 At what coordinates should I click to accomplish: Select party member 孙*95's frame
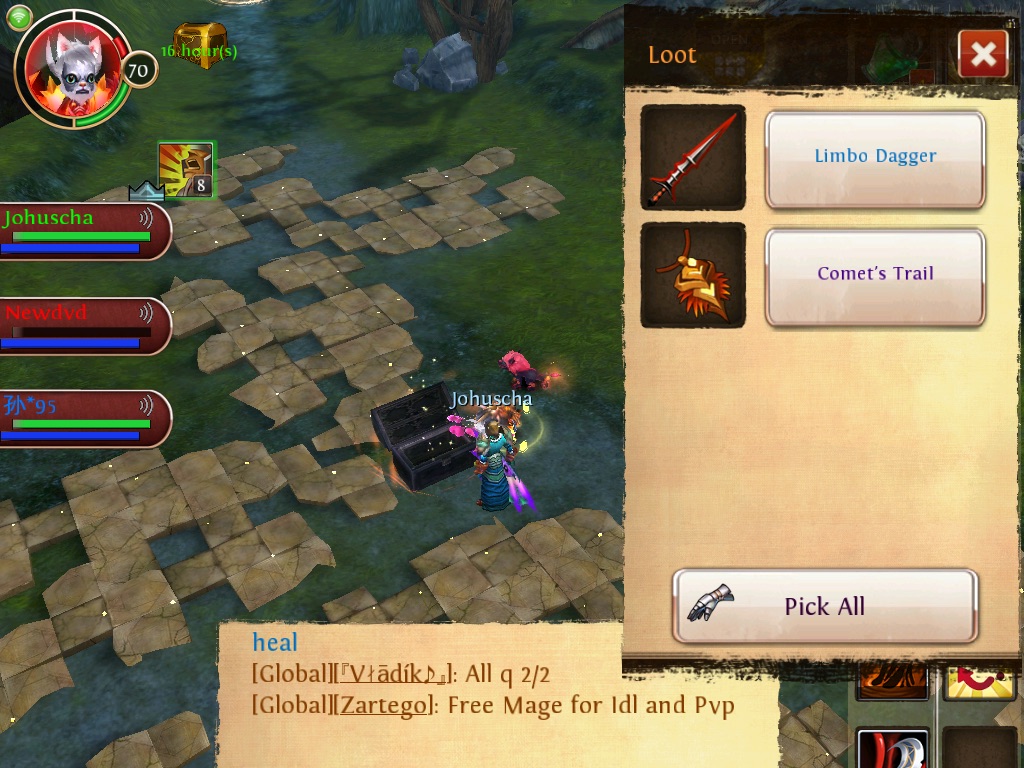(x=84, y=418)
